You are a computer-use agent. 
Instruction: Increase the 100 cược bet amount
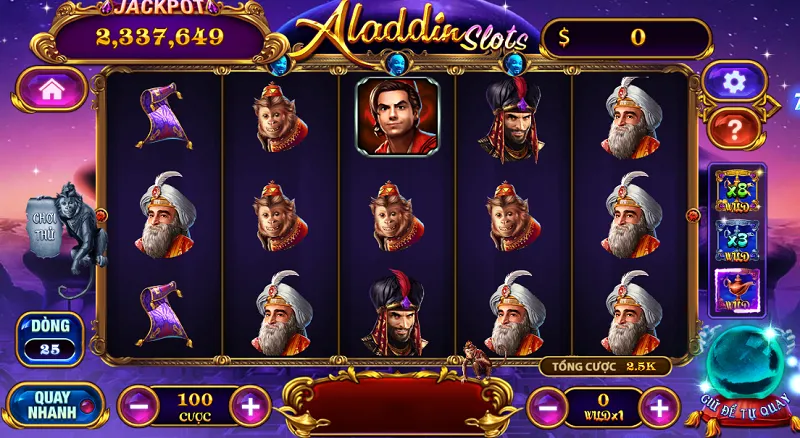coord(250,407)
